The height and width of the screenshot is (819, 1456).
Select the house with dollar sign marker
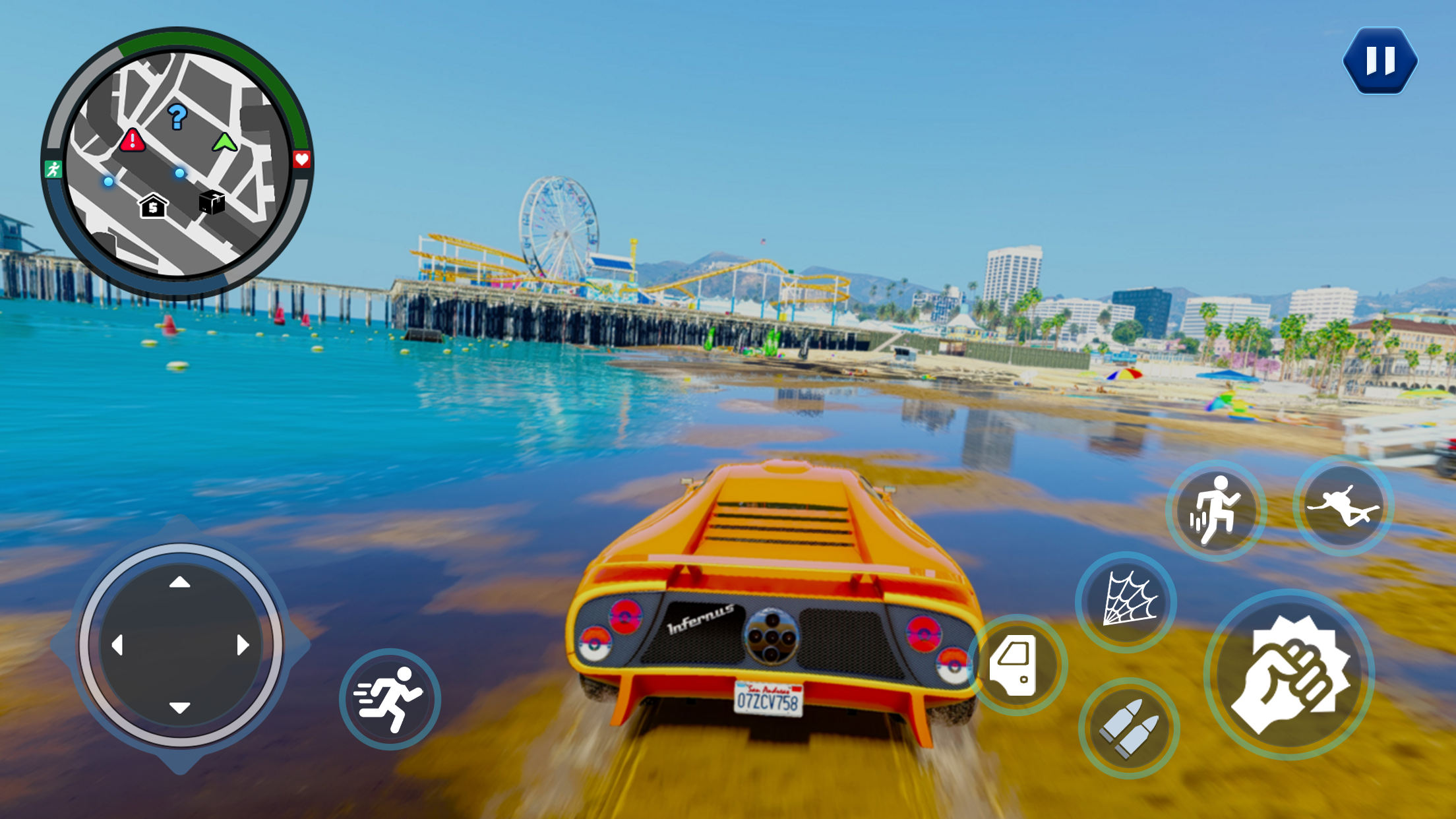[153, 206]
